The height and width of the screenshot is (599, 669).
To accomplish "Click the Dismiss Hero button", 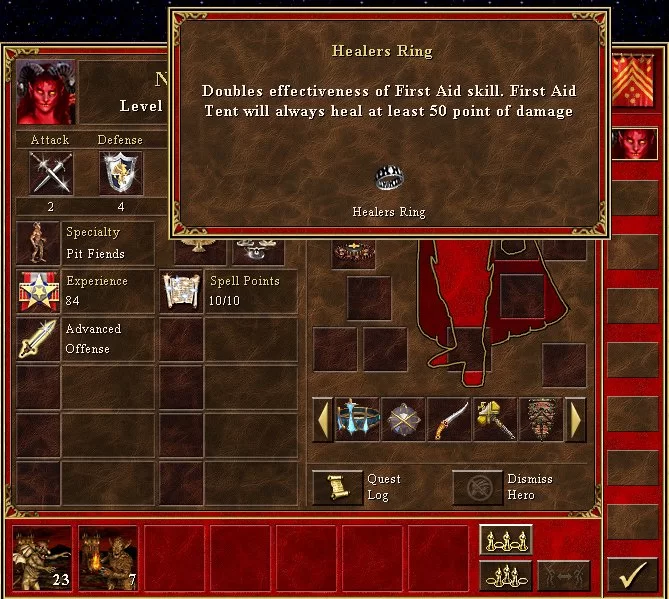I will point(477,487).
